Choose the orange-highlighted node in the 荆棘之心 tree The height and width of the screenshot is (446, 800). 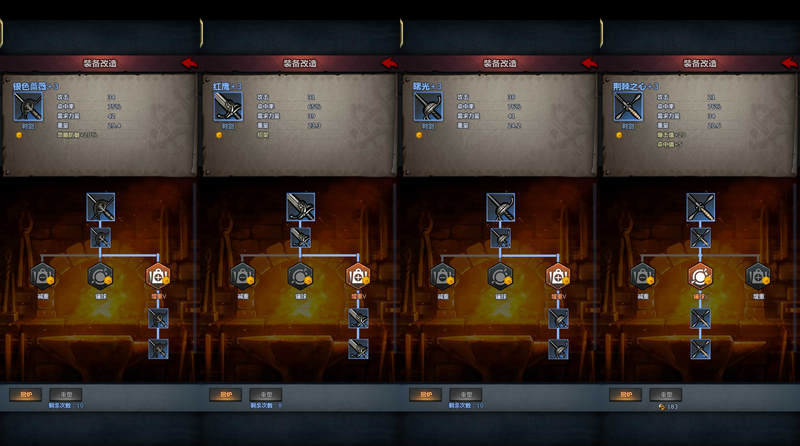[x=700, y=275]
